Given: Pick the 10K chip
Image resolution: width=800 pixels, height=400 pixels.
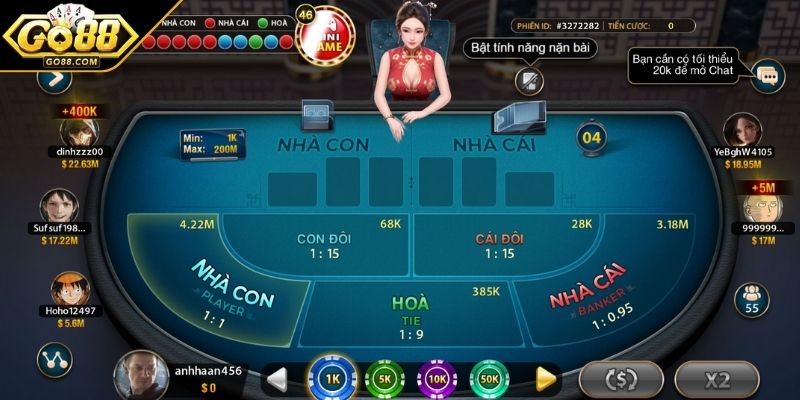Looking at the screenshot, I should coord(437,378).
